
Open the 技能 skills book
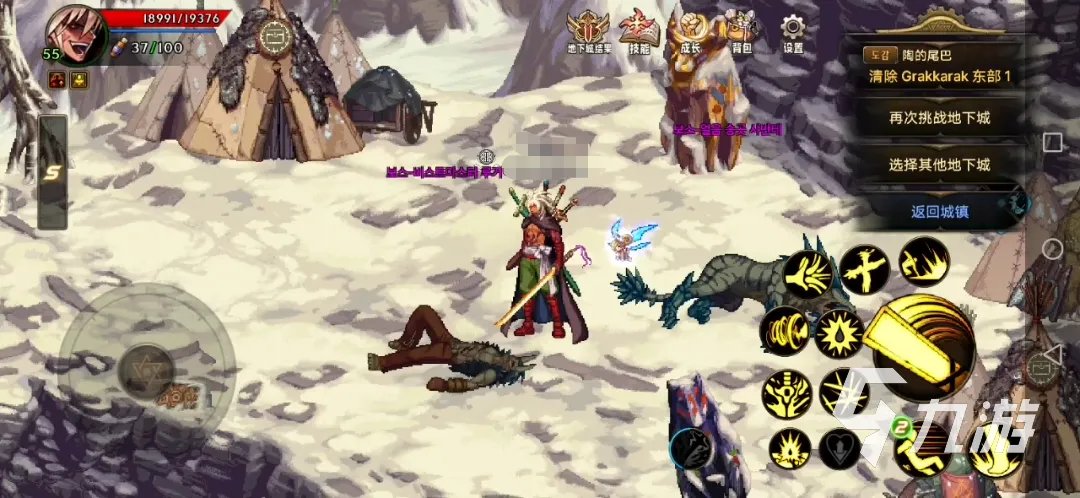pos(637,32)
